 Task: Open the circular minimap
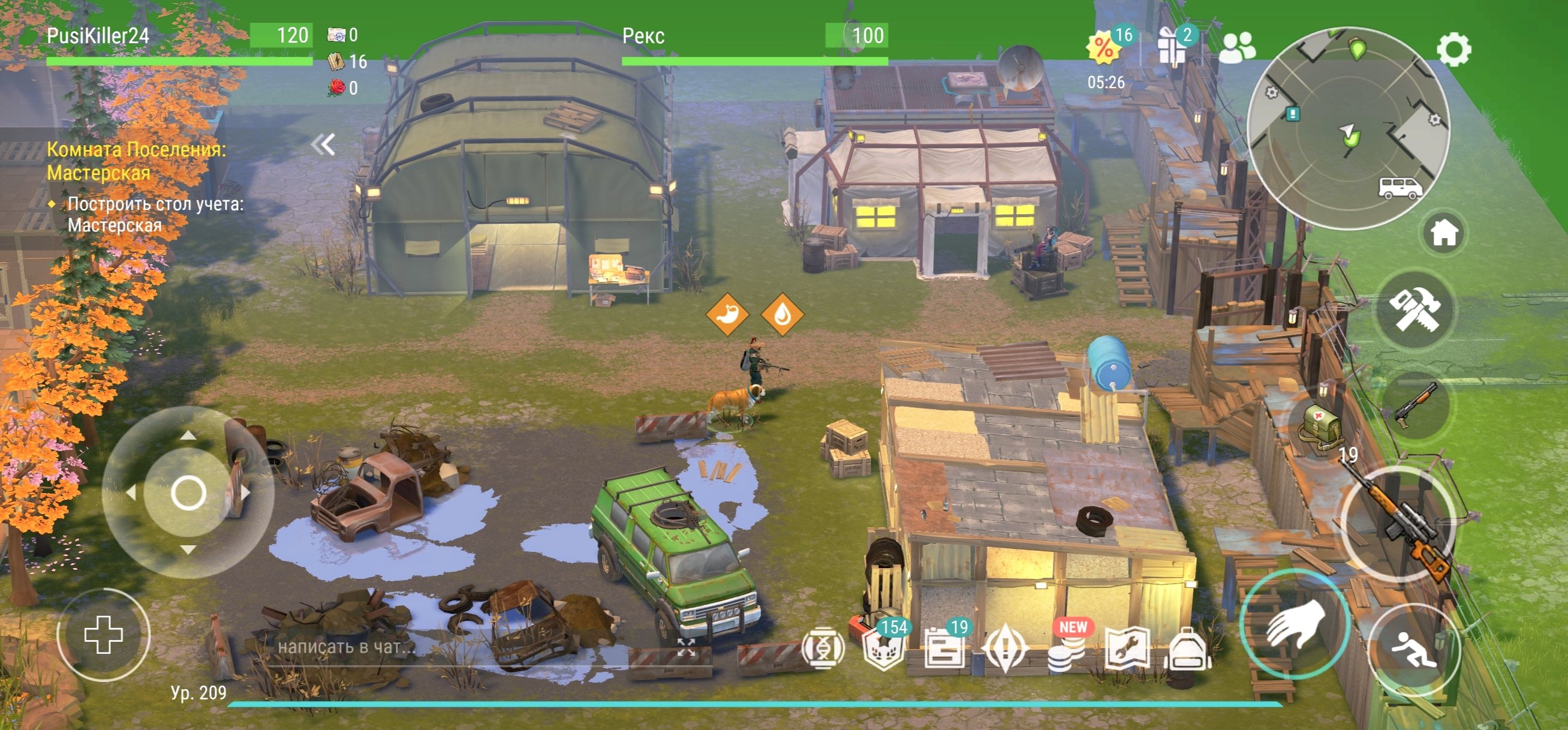(x=1349, y=128)
